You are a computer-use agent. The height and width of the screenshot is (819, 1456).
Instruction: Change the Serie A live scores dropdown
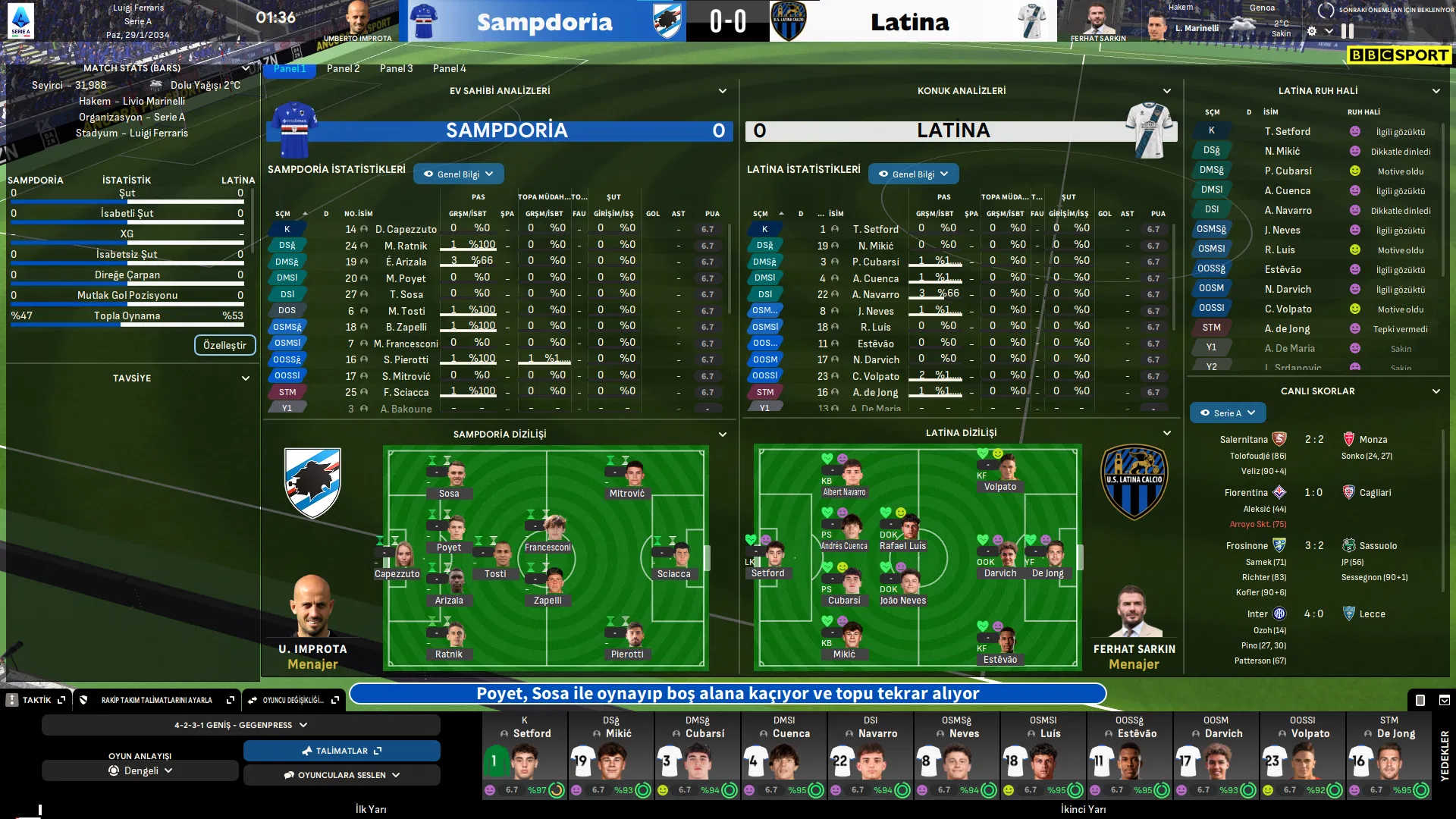point(1227,413)
